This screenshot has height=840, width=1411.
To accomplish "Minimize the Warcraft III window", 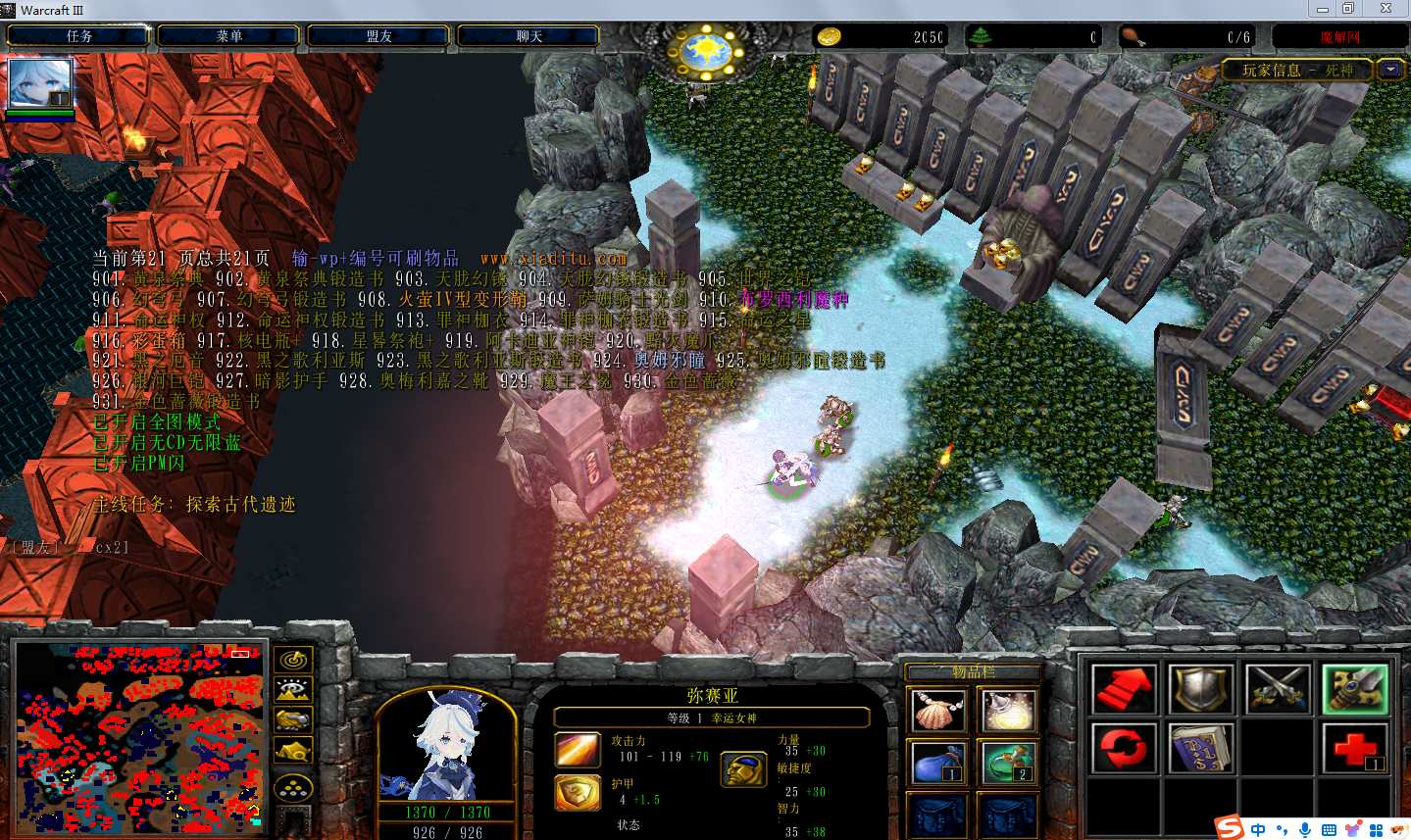I will (x=1323, y=9).
